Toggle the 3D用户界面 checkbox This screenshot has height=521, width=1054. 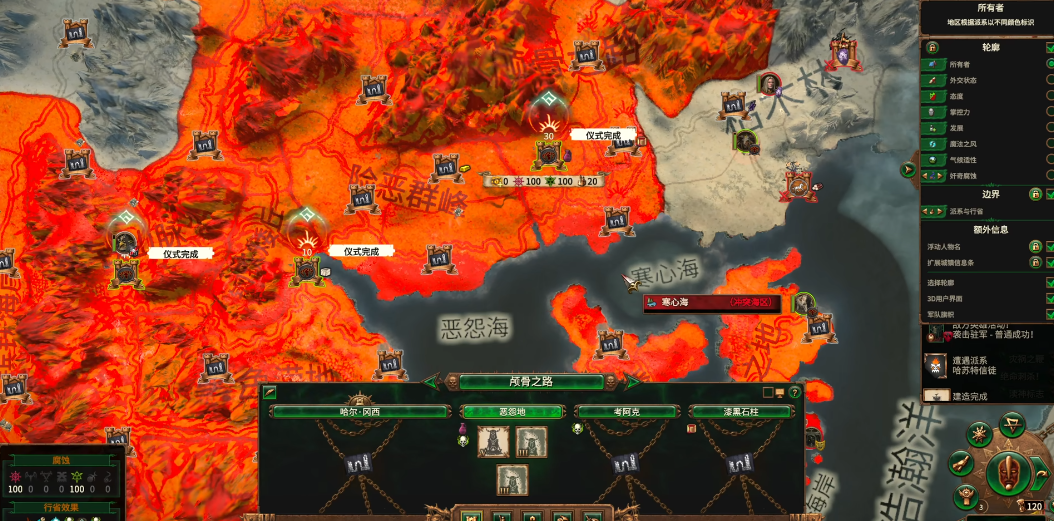(1048, 299)
